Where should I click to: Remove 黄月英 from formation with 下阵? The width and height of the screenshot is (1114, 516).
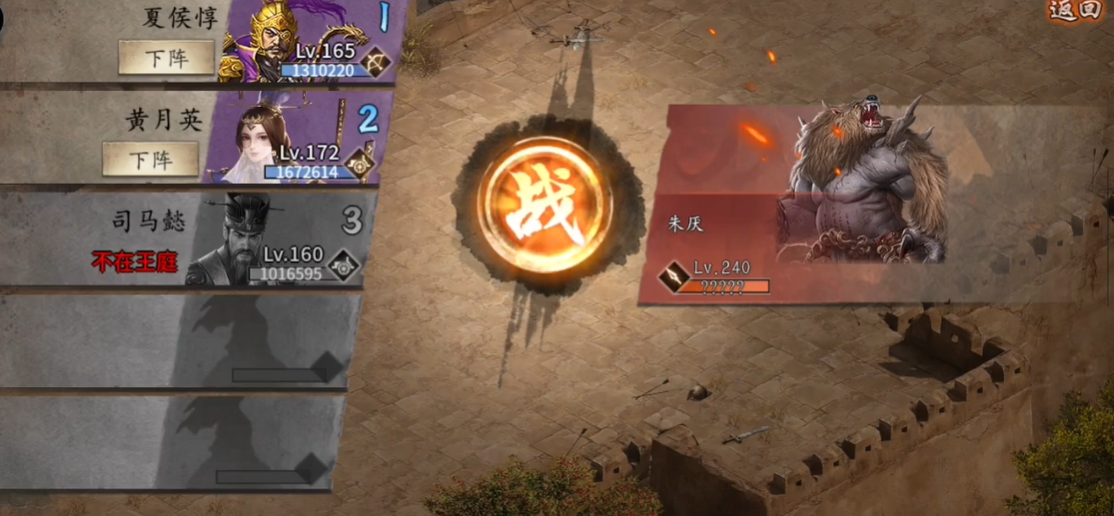pos(150,158)
